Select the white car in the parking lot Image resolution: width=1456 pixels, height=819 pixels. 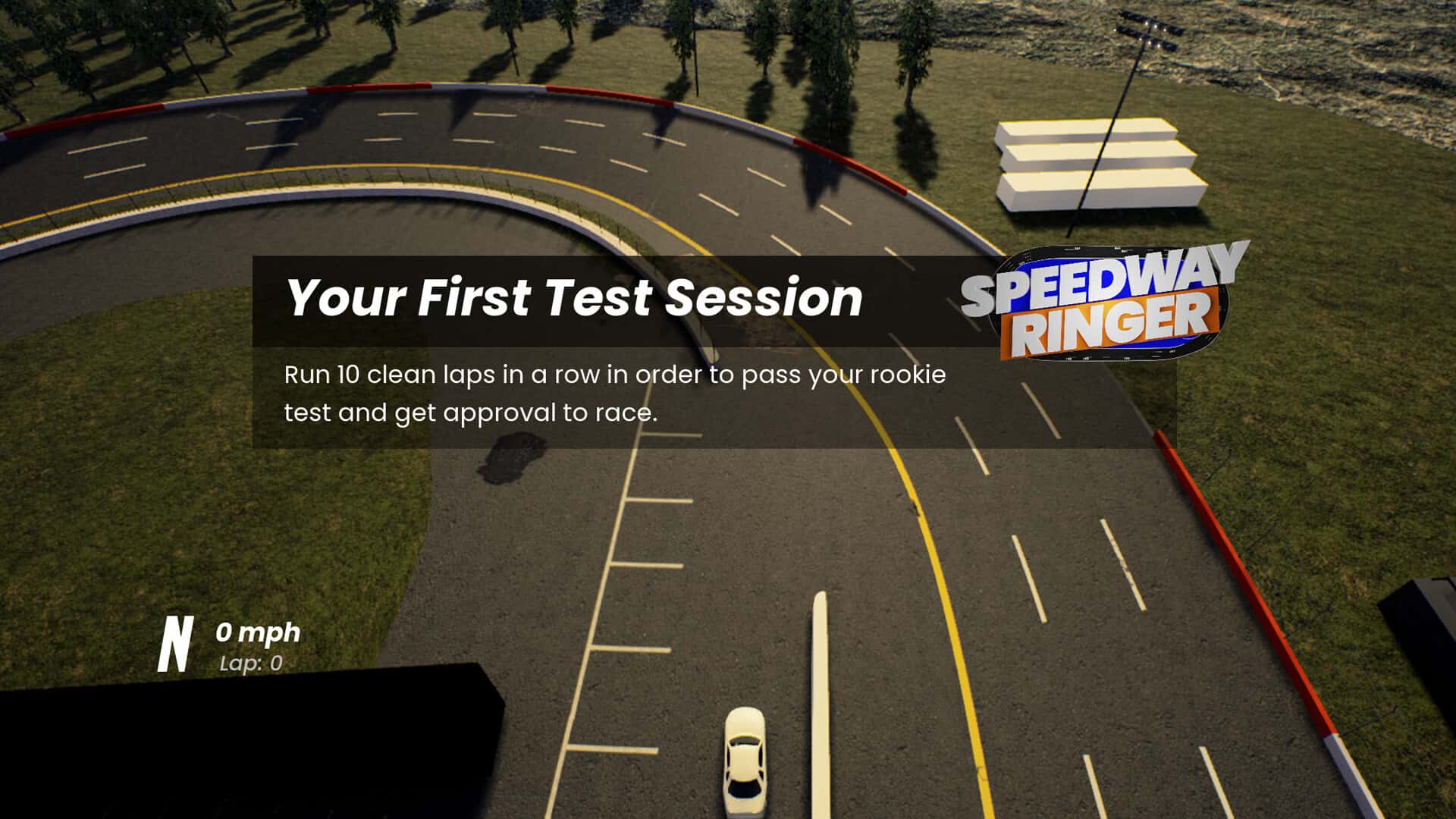click(746, 758)
